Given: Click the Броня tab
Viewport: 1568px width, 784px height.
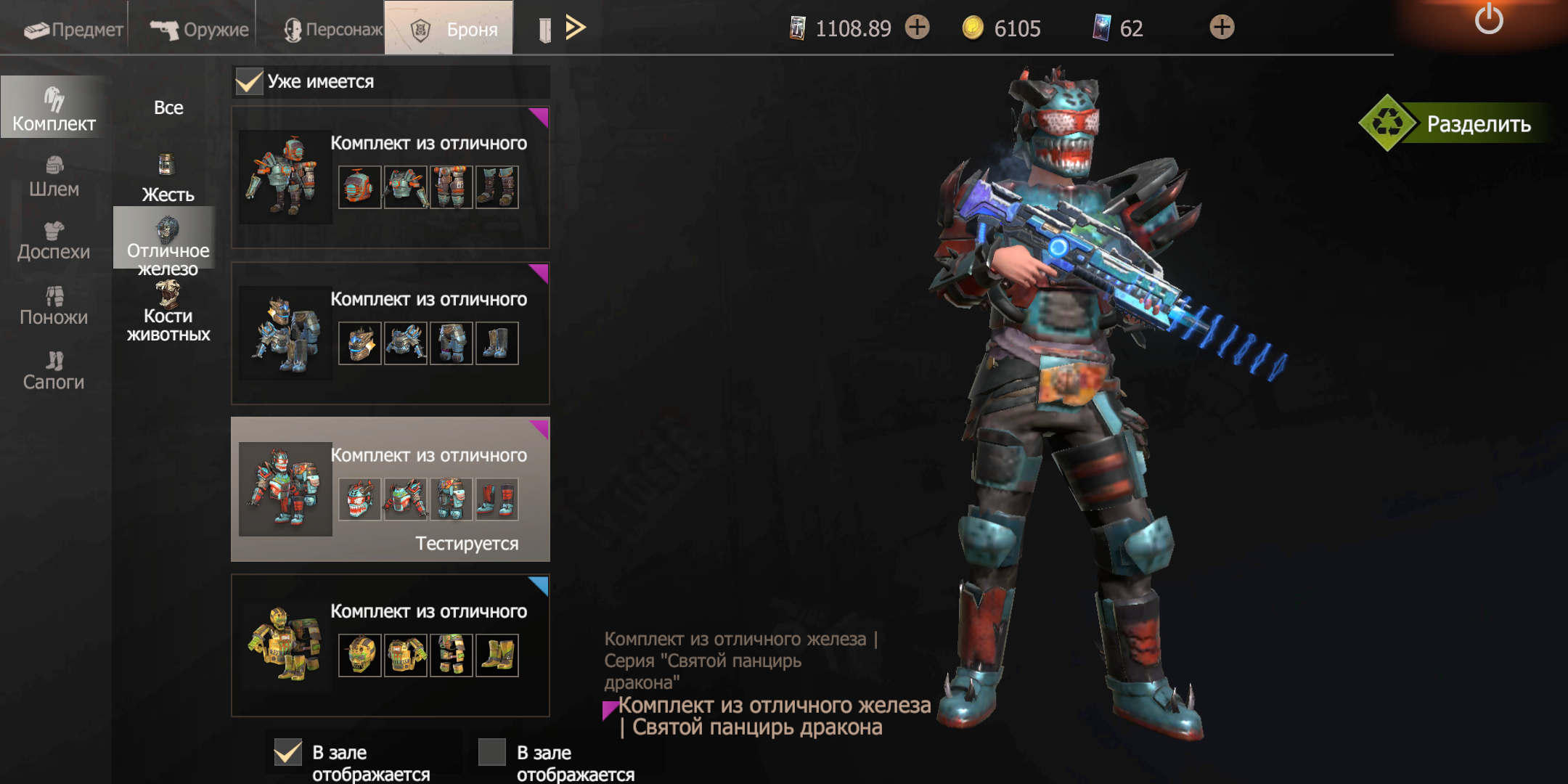Looking at the screenshot, I should tap(454, 29).
